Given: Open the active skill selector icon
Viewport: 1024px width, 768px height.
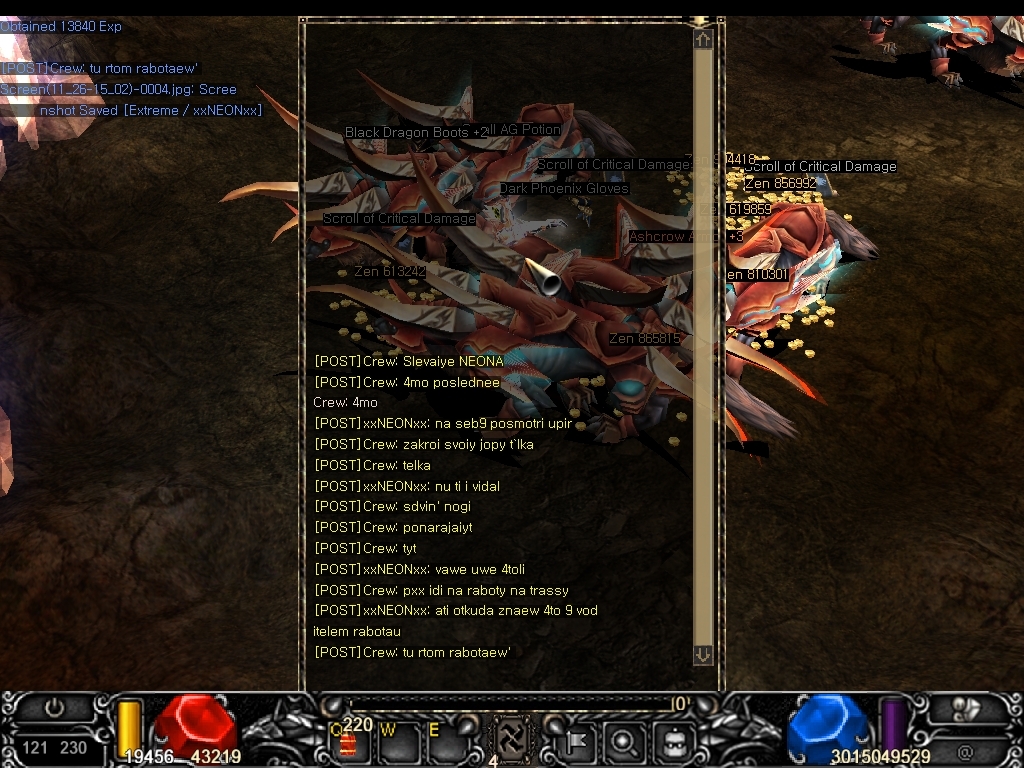Looking at the screenshot, I should coord(512,740).
